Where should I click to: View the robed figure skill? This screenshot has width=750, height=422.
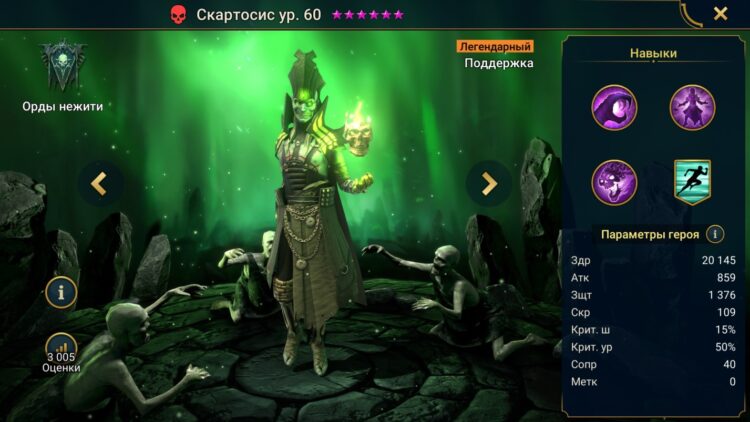pos(692,107)
